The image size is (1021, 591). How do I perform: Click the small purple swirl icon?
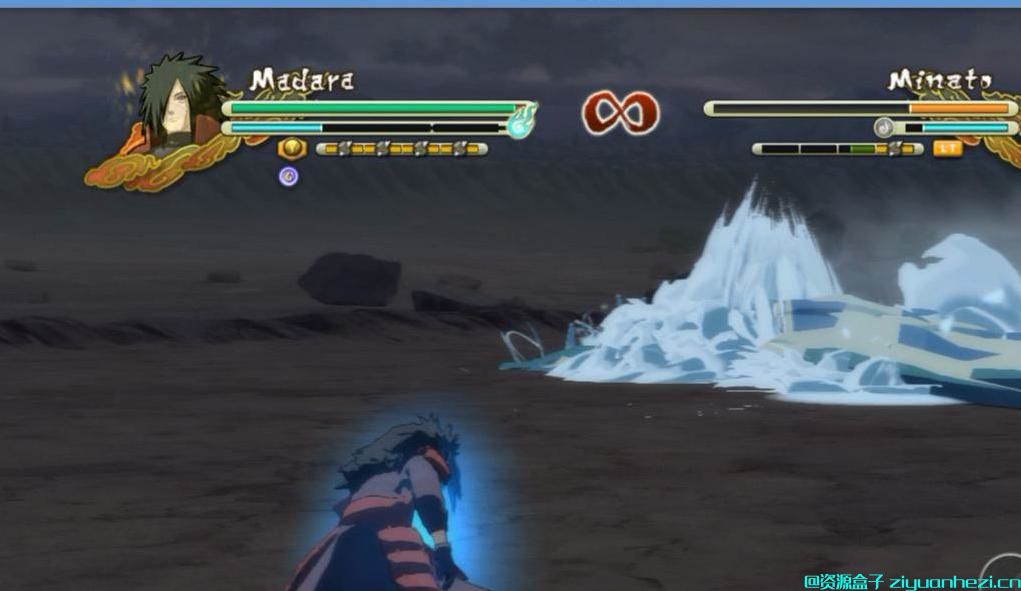click(289, 177)
